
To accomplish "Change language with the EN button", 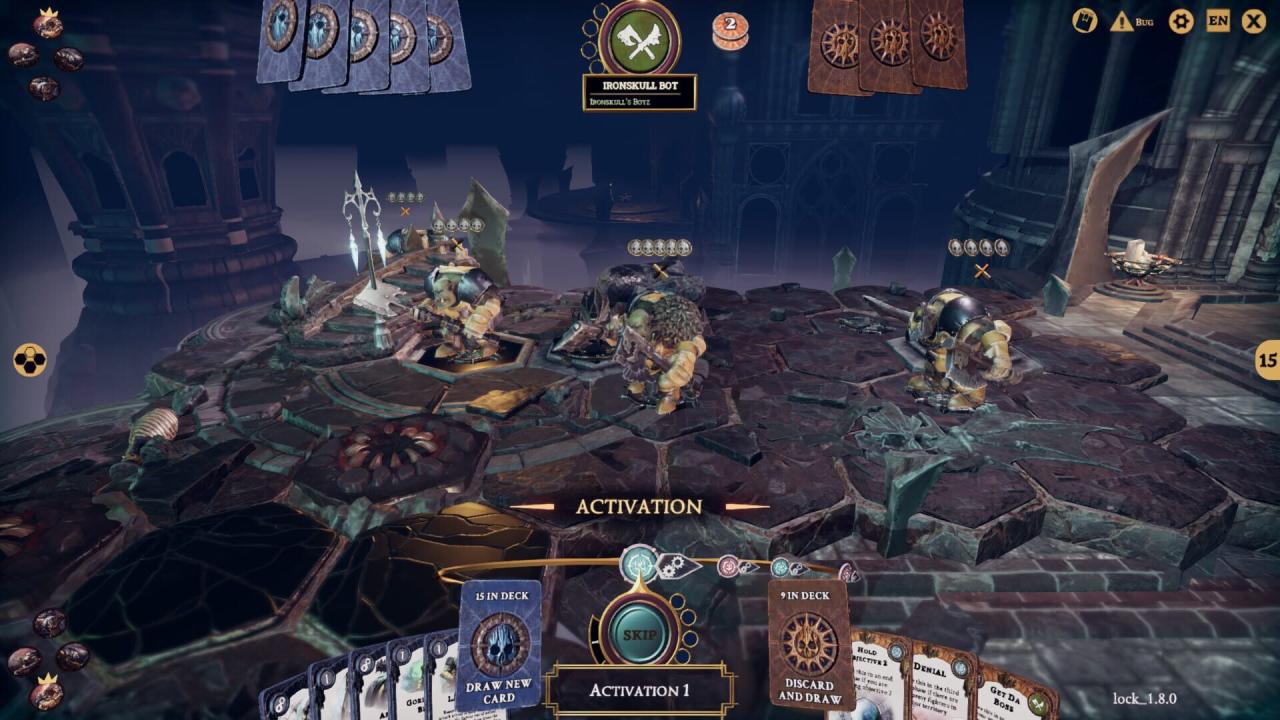I will point(1218,21).
